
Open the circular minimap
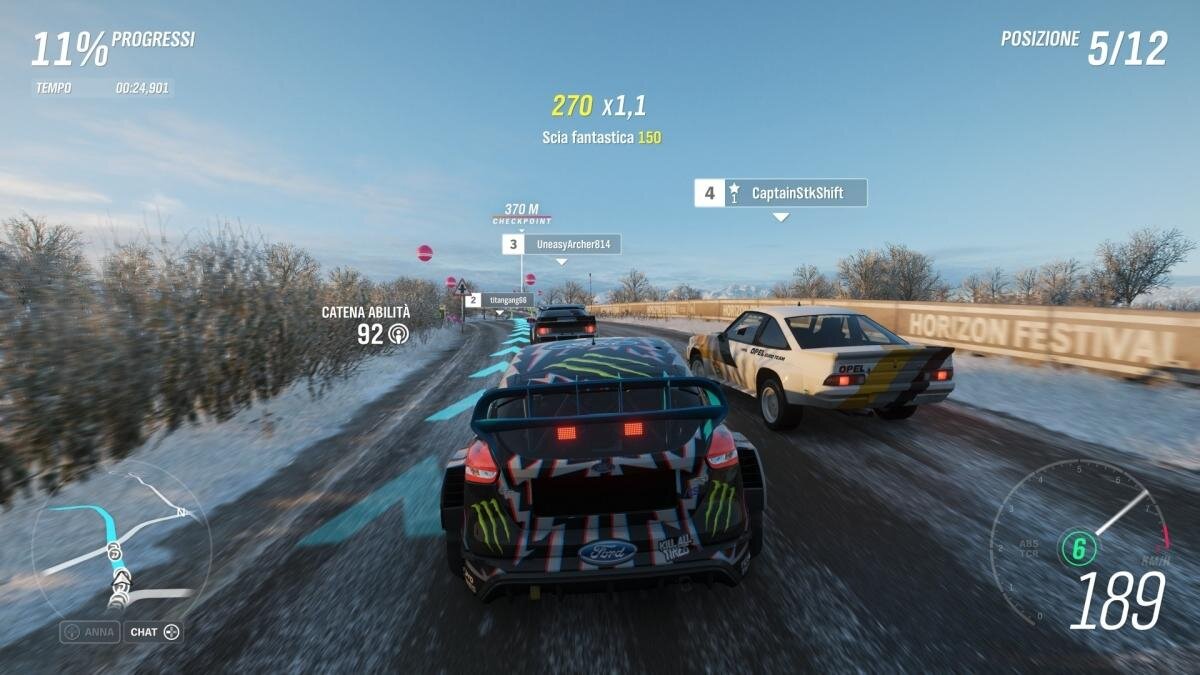121,547
